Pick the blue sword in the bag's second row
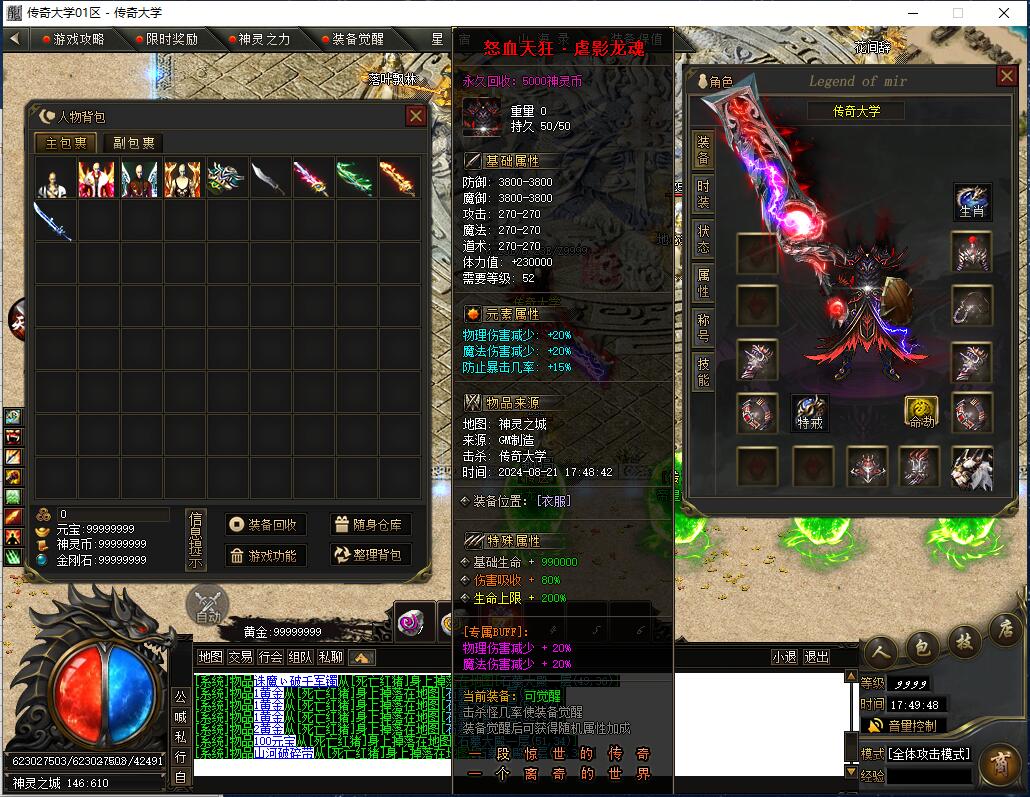The width and height of the screenshot is (1030, 797). (54, 220)
